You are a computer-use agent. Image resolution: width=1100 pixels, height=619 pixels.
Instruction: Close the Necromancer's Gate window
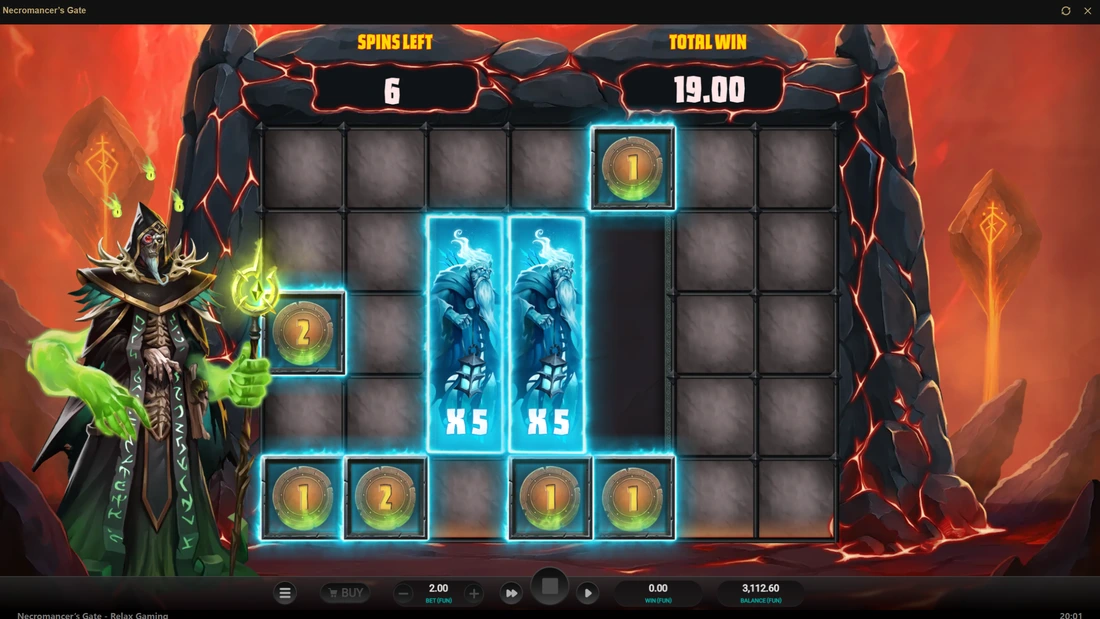(x=1088, y=11)
